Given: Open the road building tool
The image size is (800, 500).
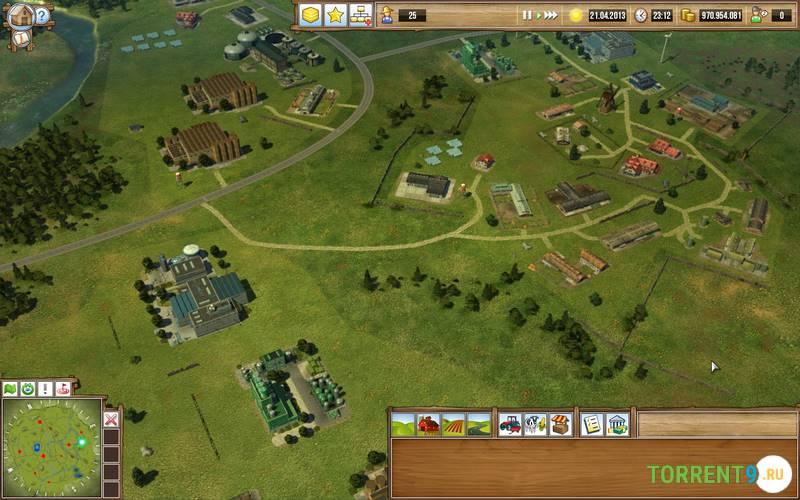Looking at the screenshot, I should point(478,424).
